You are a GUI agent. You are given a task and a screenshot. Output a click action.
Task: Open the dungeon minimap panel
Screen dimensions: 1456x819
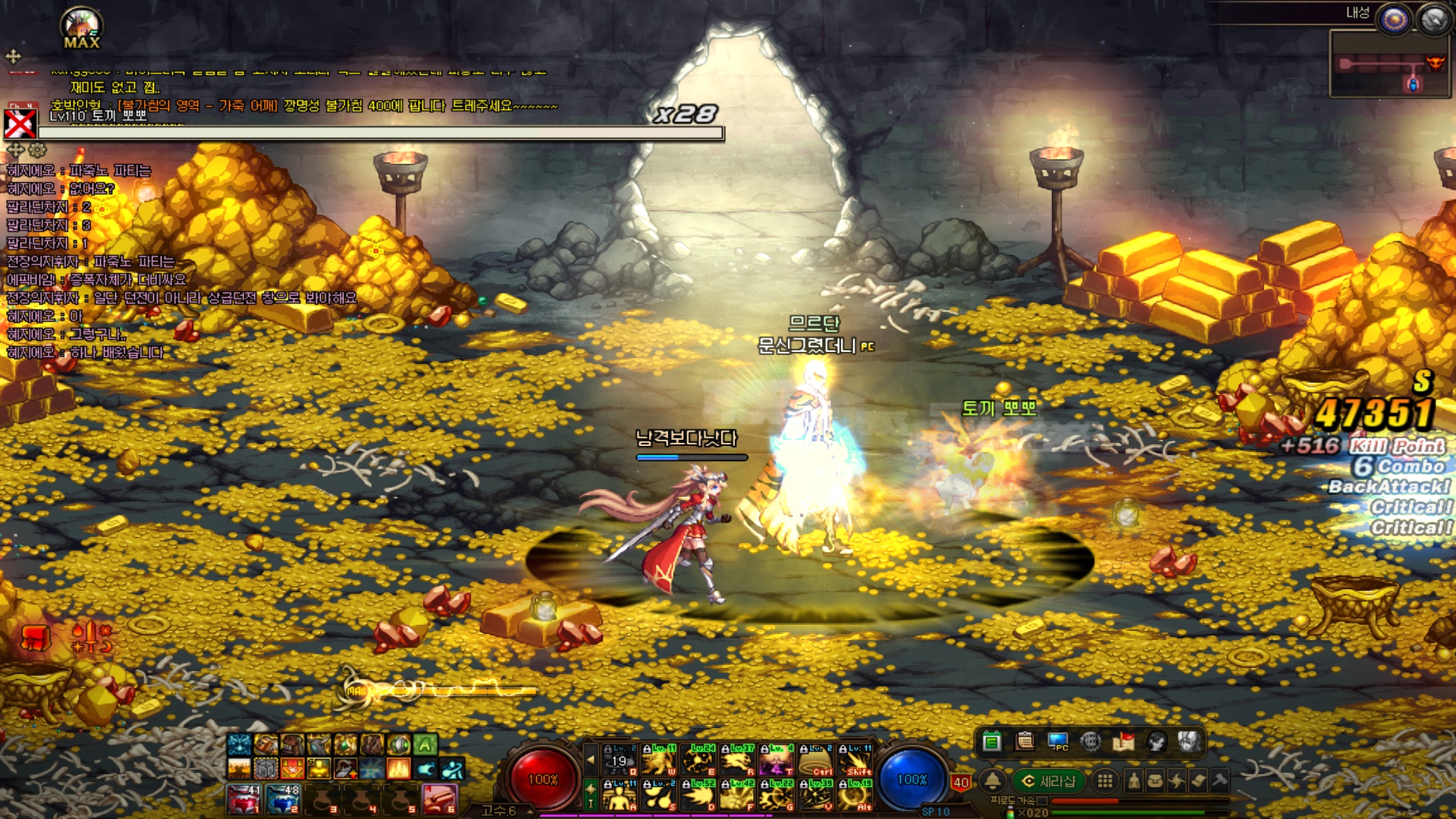(x=1390, y=64)
